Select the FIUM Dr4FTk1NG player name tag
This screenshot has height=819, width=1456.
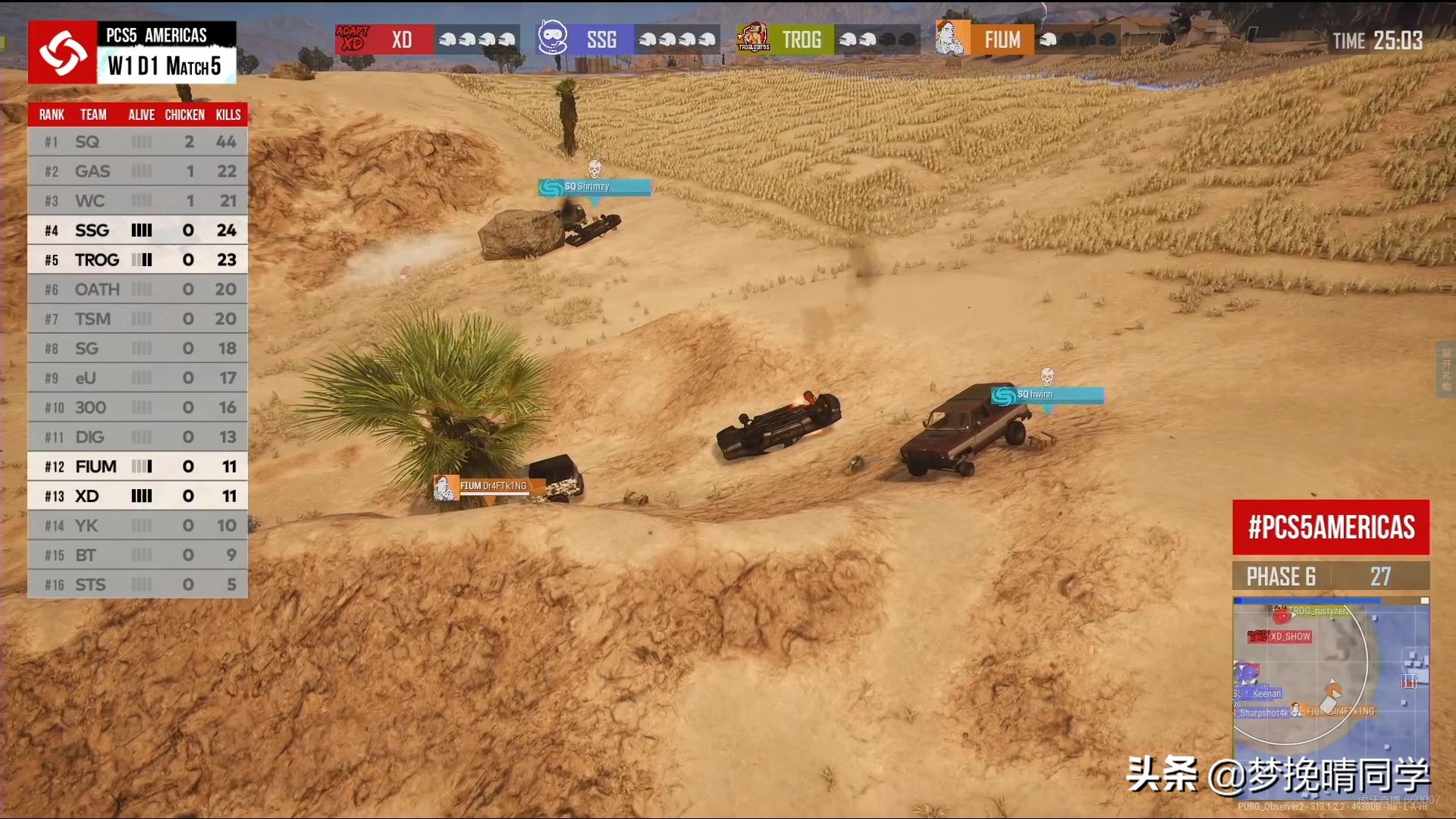490,487
